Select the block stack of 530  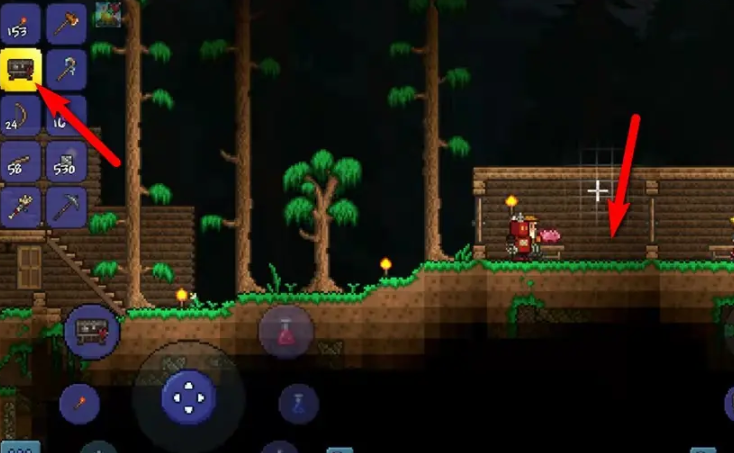pyautogui.click(x=67, y=161)
